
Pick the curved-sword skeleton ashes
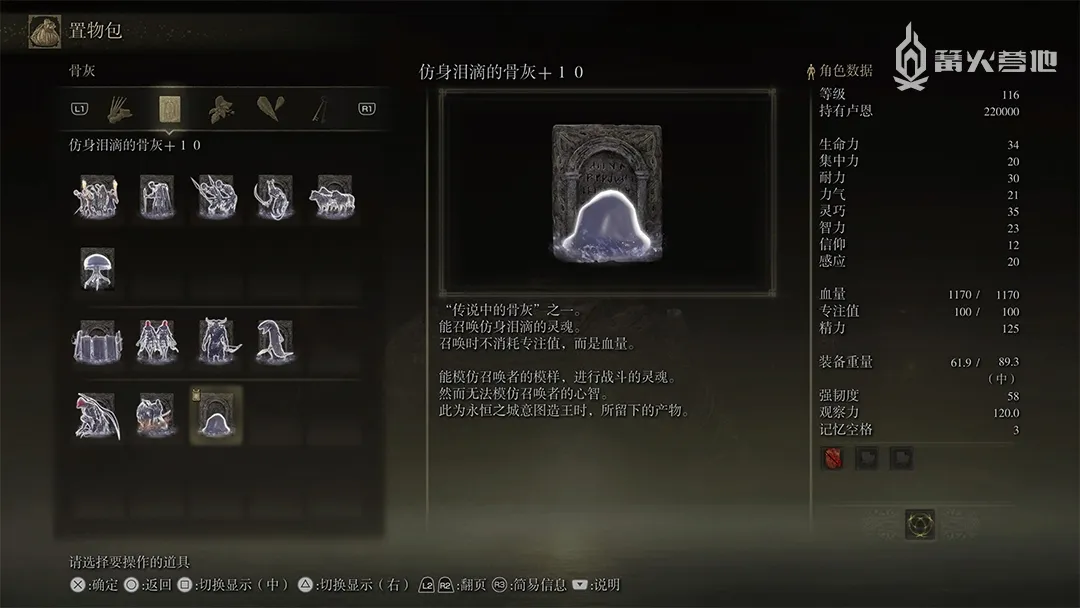coord(273,196)
